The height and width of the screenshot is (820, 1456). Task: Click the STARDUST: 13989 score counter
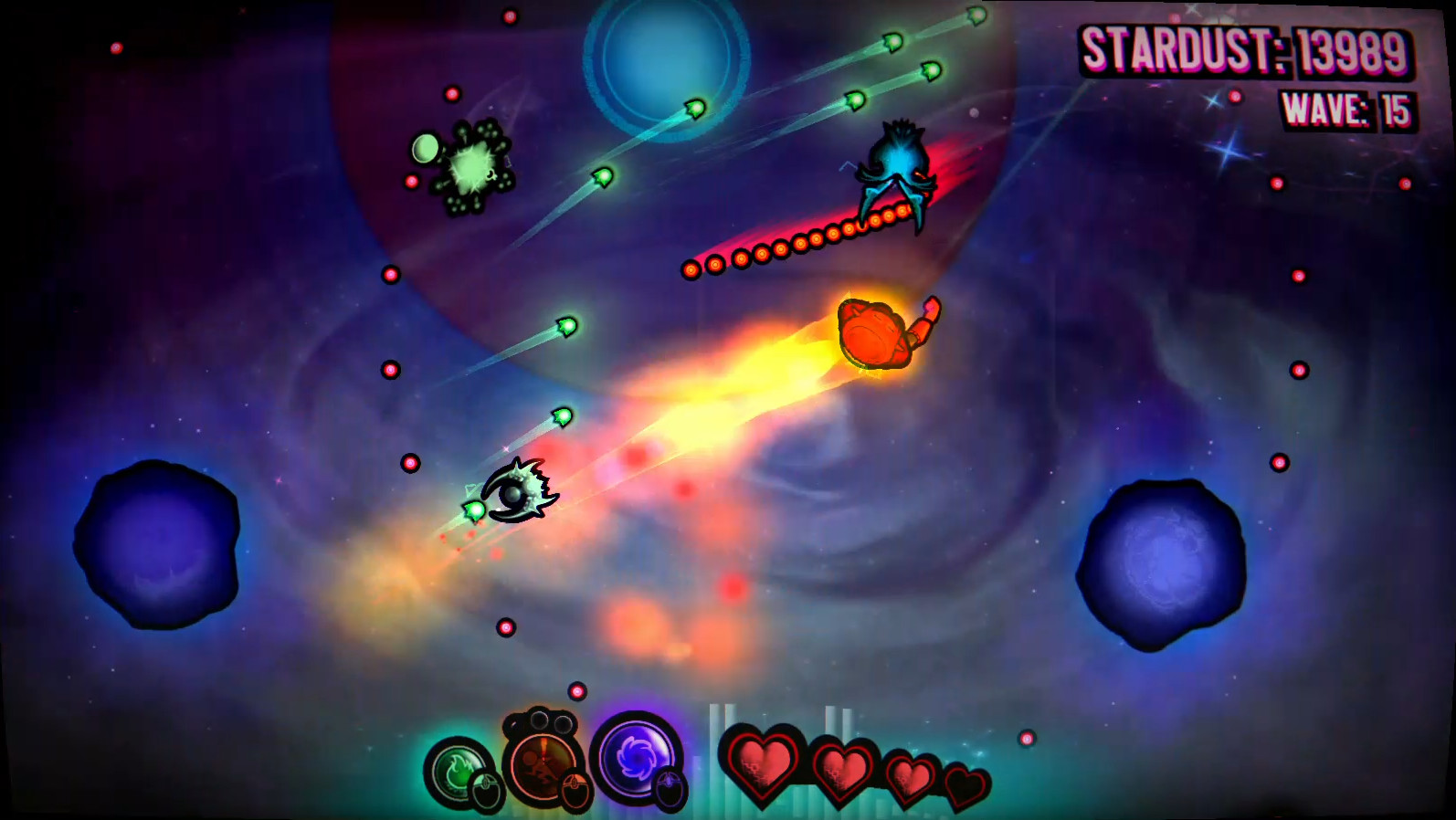point(1242,52)
